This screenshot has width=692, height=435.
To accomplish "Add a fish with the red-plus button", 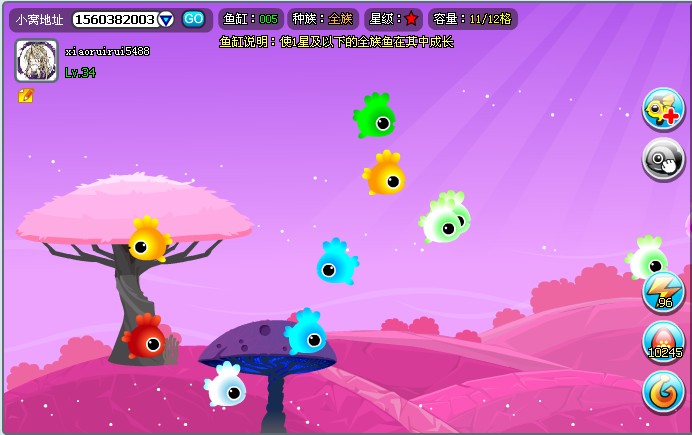I will click(x=663, y=109).
